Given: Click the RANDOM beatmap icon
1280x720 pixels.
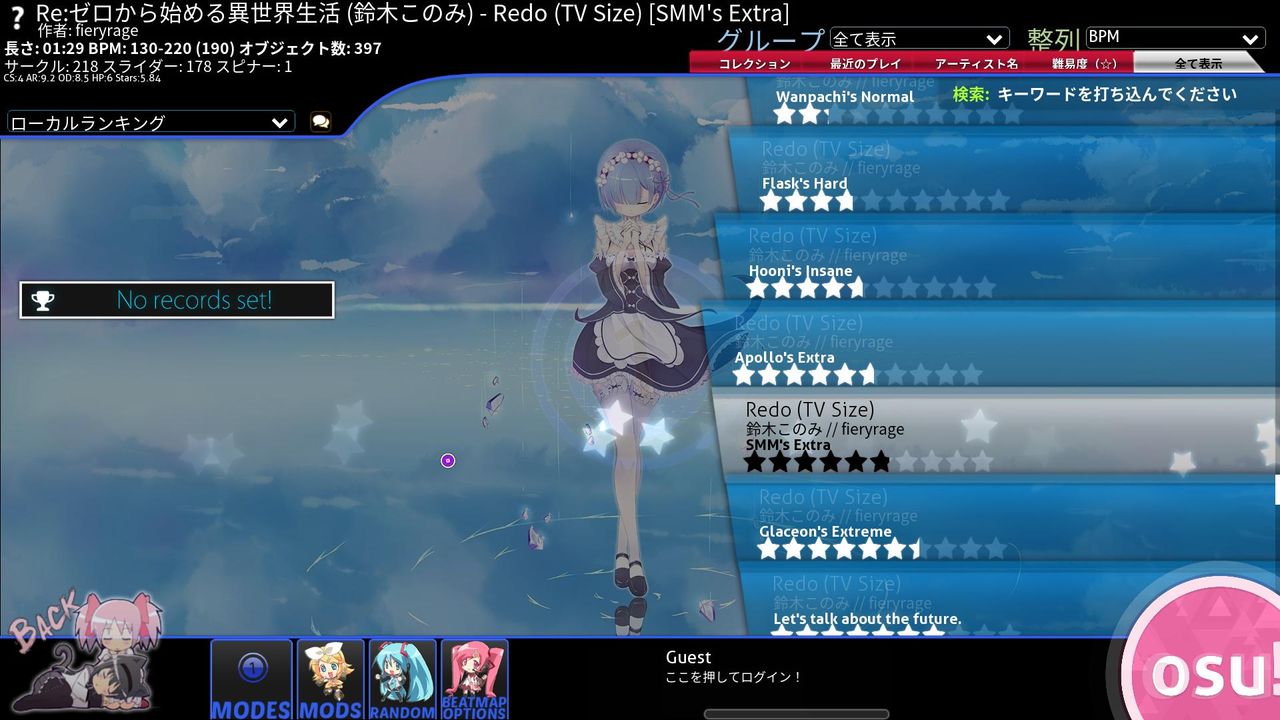Looking at the screenshot, I should pos(403,678).
